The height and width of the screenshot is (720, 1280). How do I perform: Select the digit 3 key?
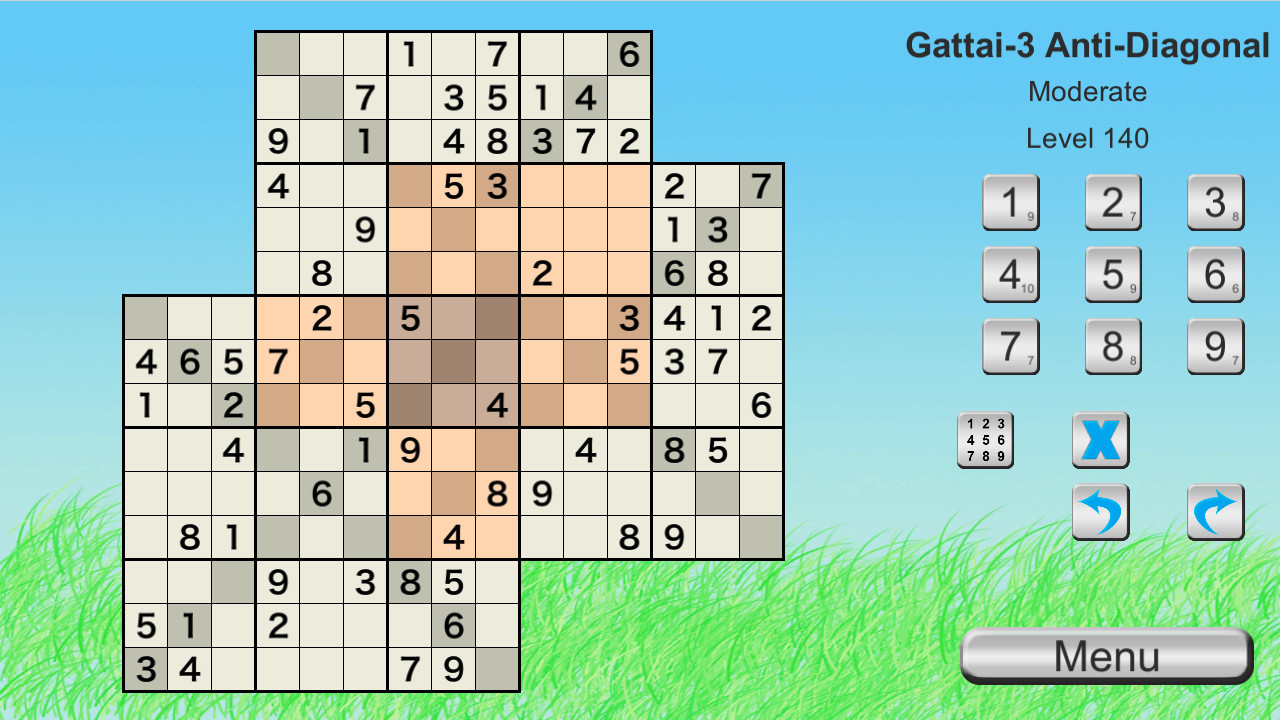coord(1215,202)
